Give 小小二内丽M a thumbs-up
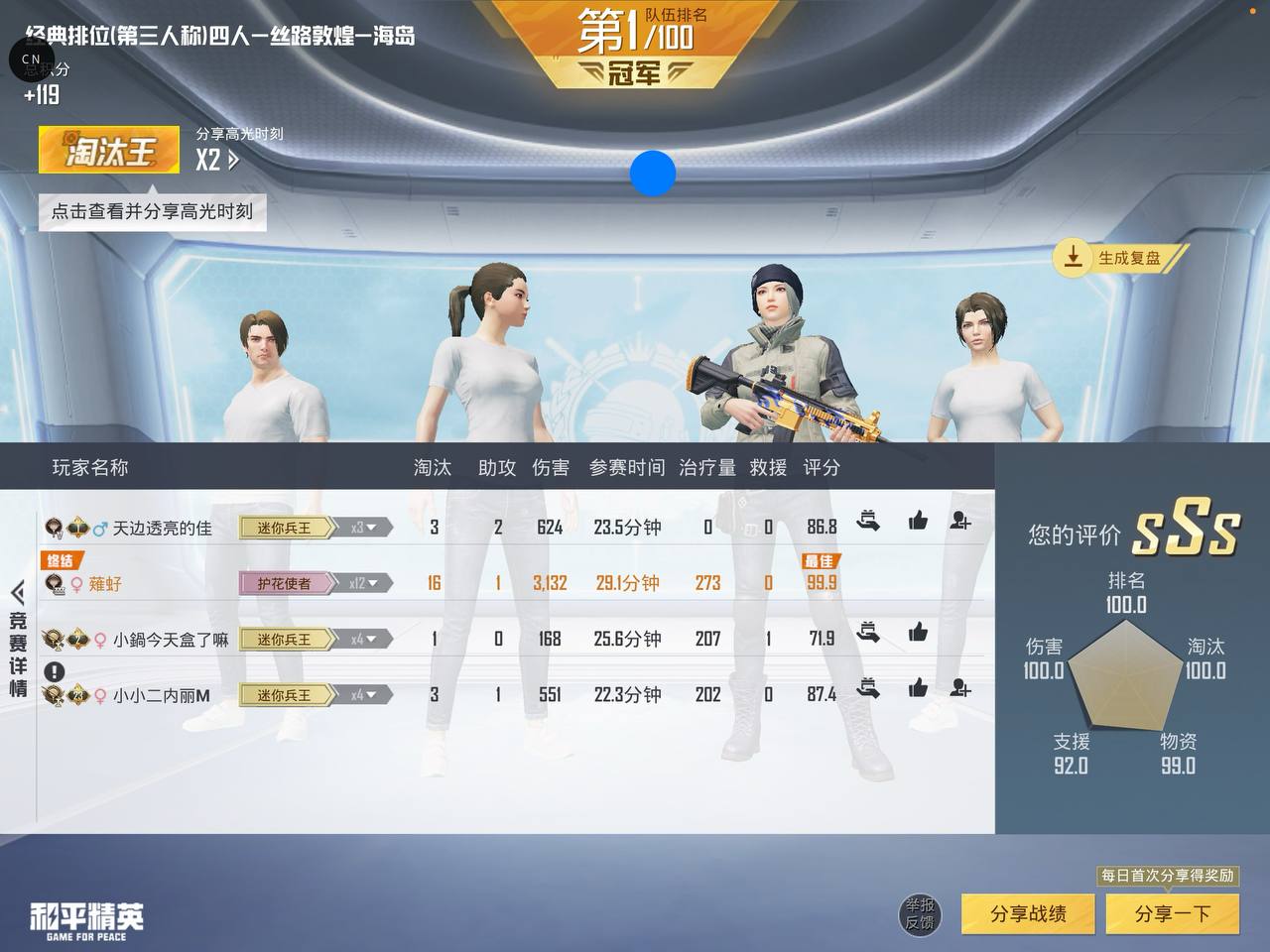 [x=918, y=687]
